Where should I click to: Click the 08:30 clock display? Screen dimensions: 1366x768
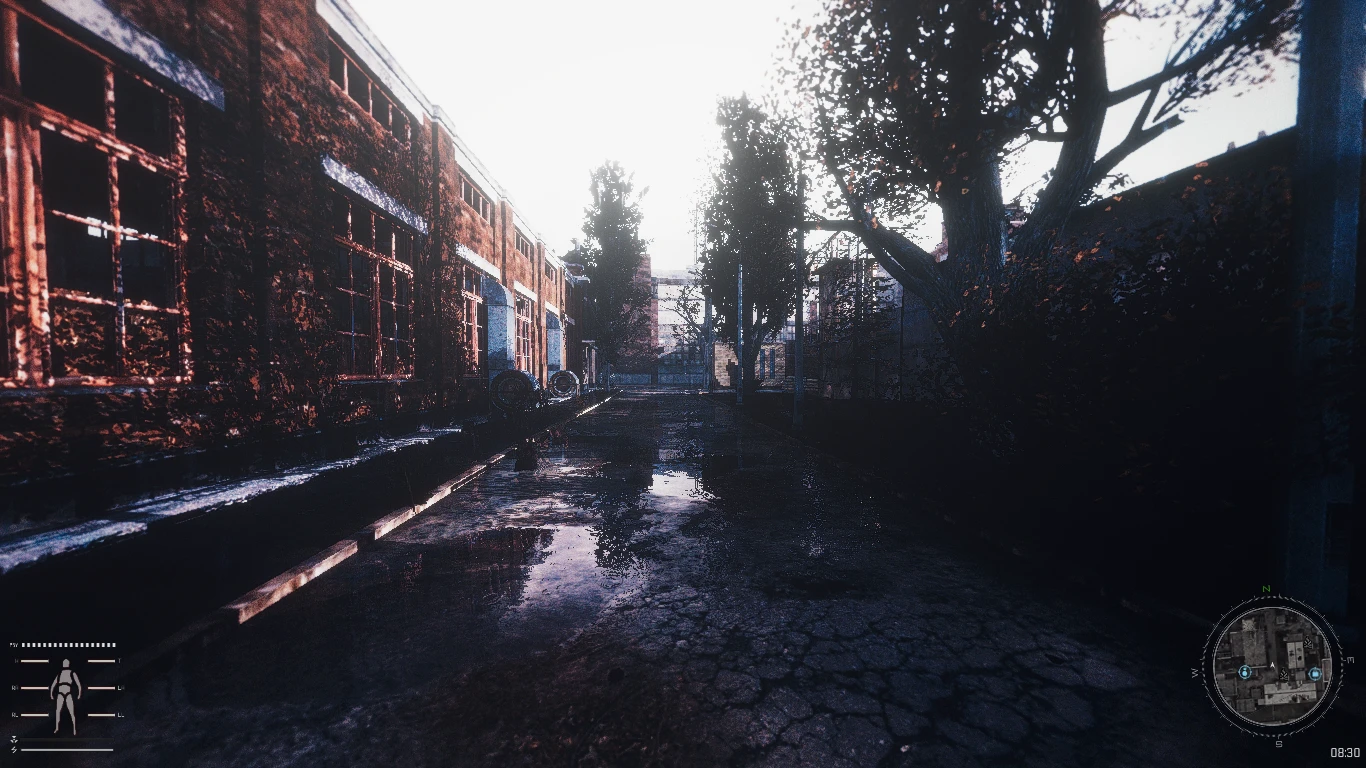(x=1343, y=751)
